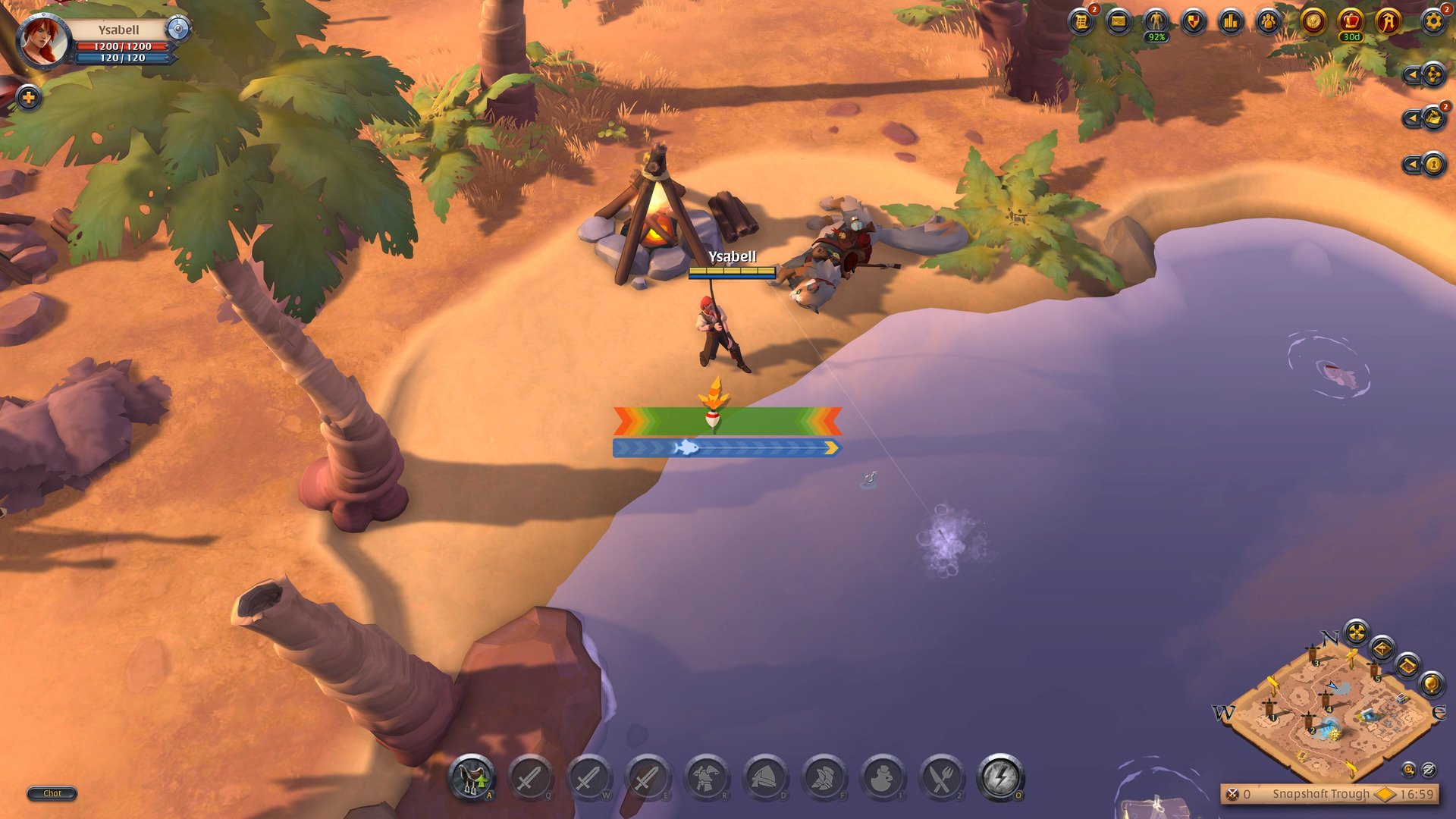
Task: Open the quest log with 2 notifications
Action: tap(1081, 20)
